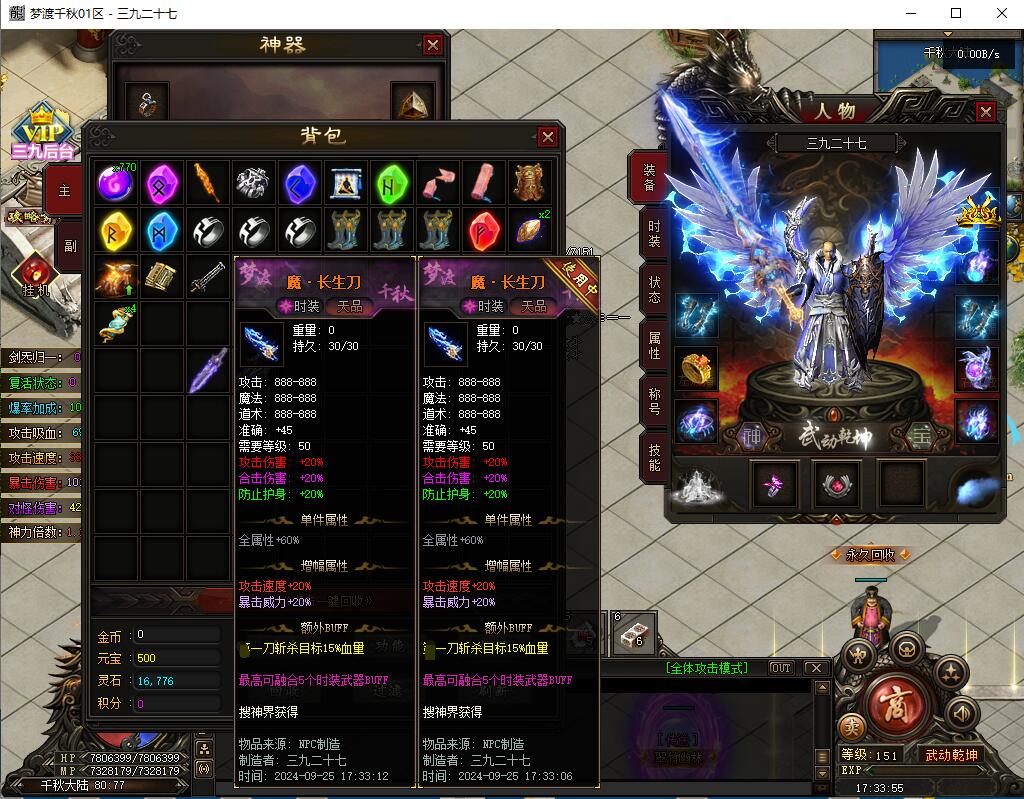Viewport: 1024px width, 799px height.
Task: Pick the green rune gem in the bag
Action: pos(392,183)
